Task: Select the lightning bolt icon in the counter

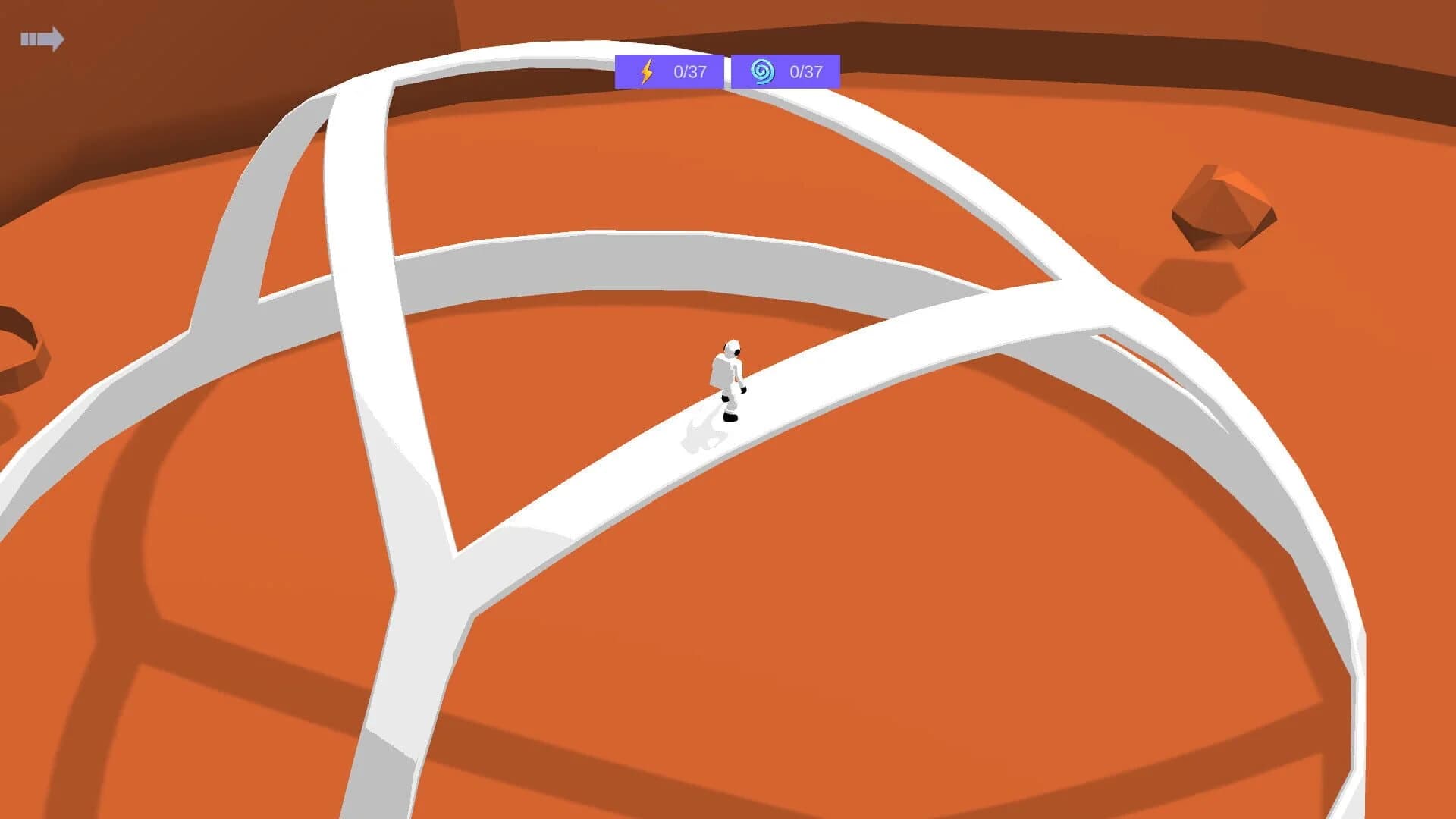Action: point(645,72)
